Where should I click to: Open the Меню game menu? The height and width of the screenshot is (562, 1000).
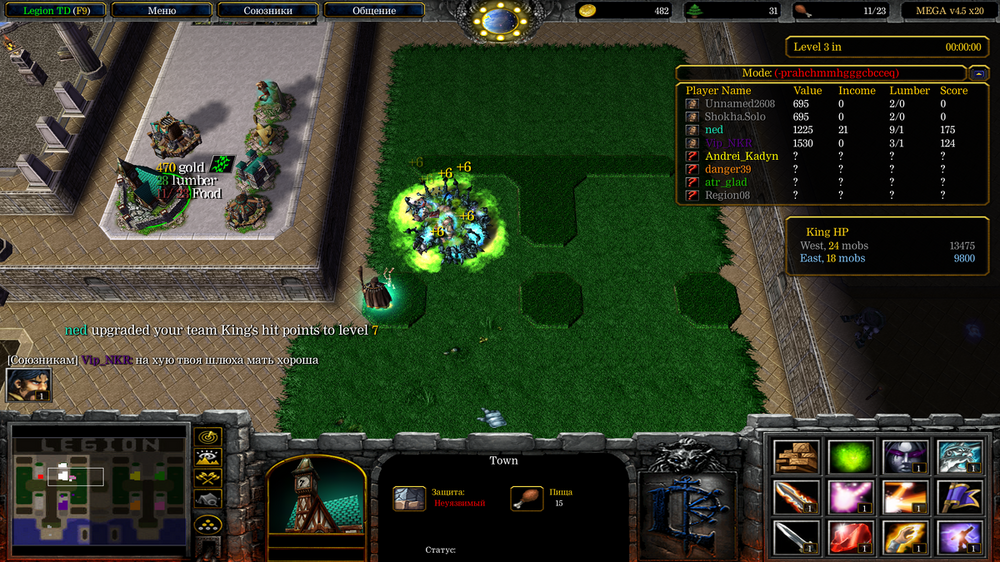tap(161, 11)
